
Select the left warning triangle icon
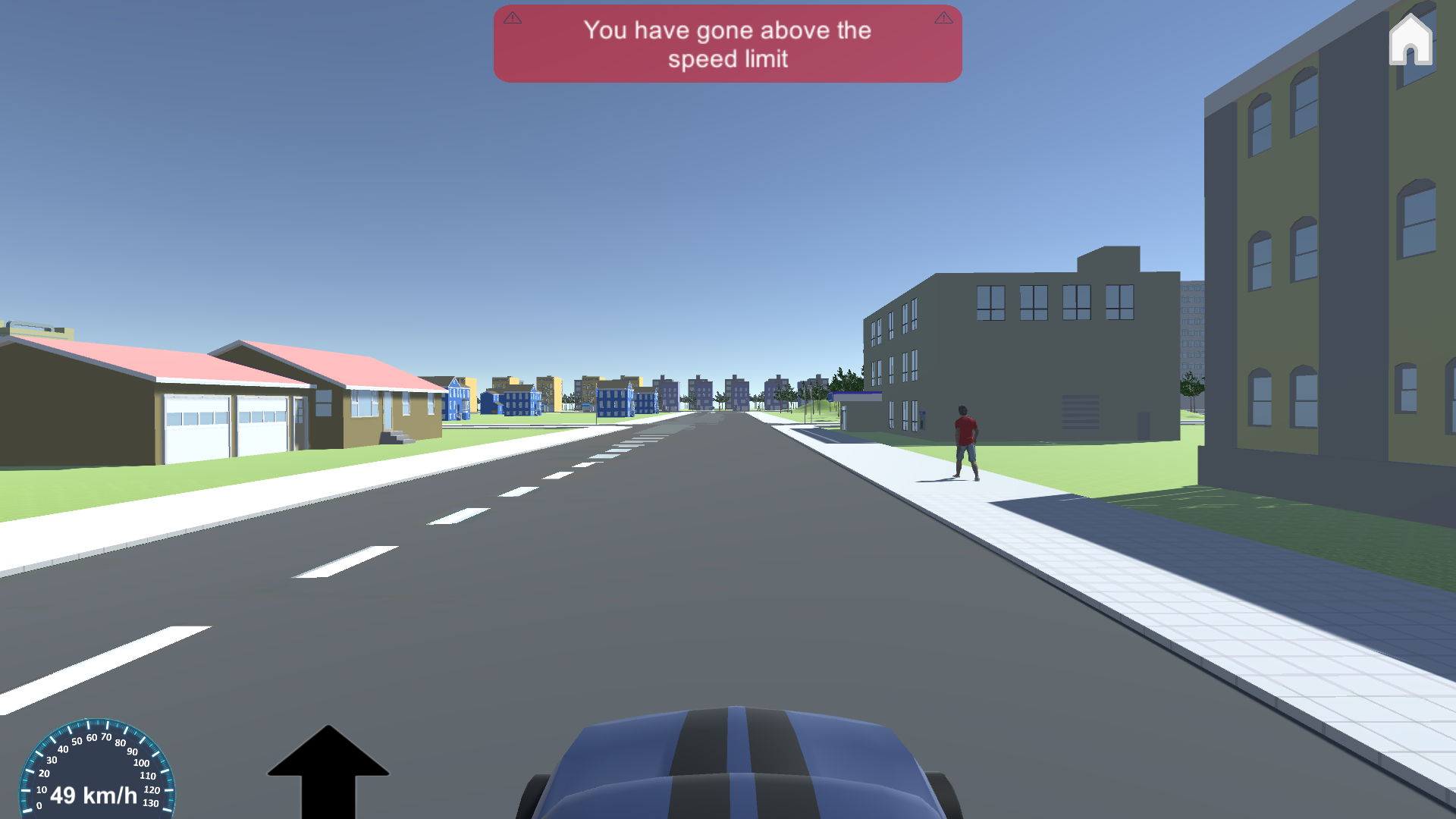point(513,17)
